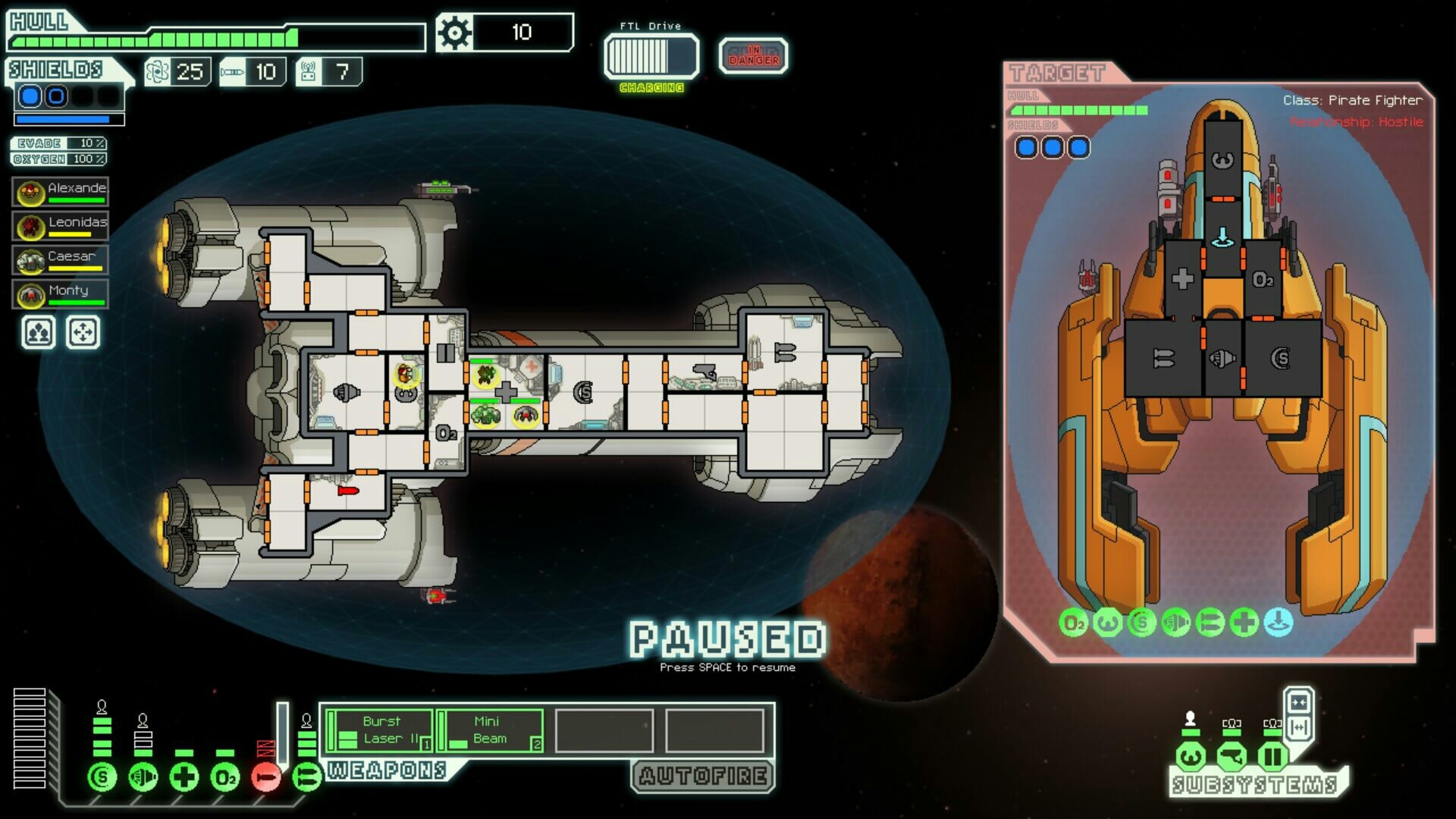1456x819 pixels.
Task: Open the ship upgrades gear button
Action: click(x=455, y=33)
